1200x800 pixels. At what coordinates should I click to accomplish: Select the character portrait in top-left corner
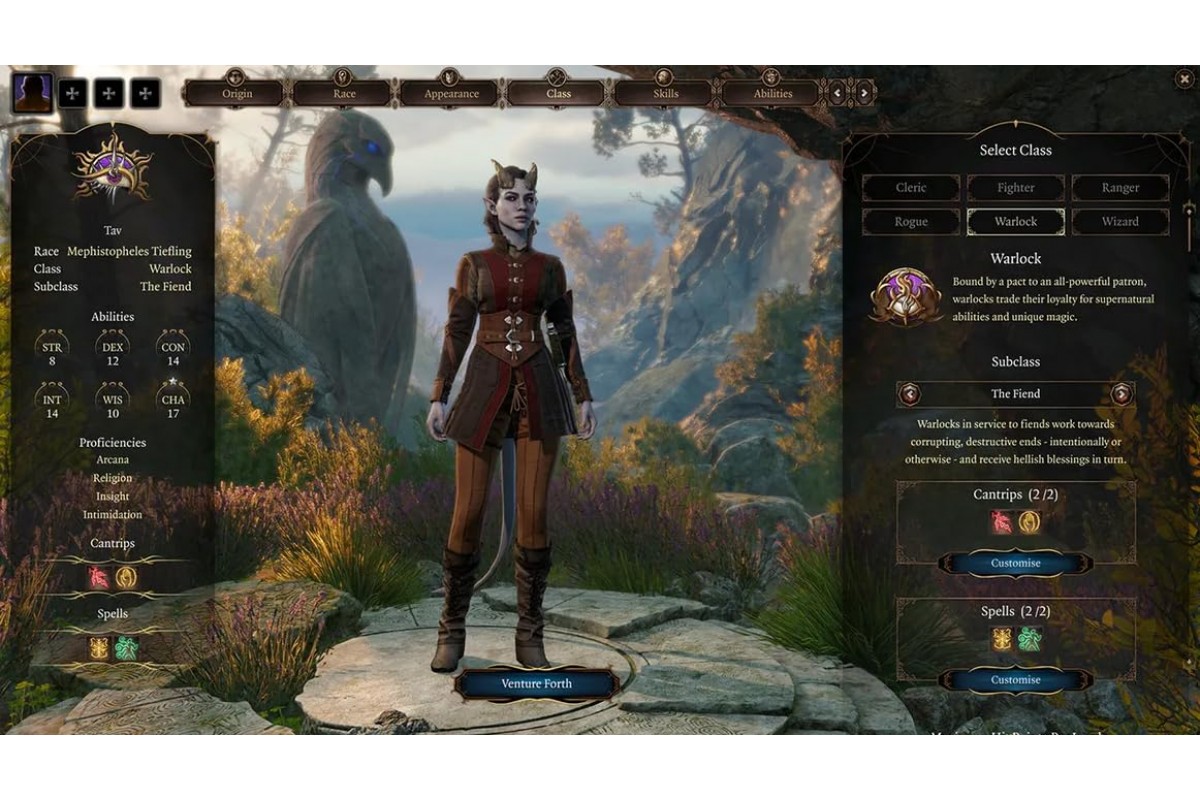[x=32, y=93]
